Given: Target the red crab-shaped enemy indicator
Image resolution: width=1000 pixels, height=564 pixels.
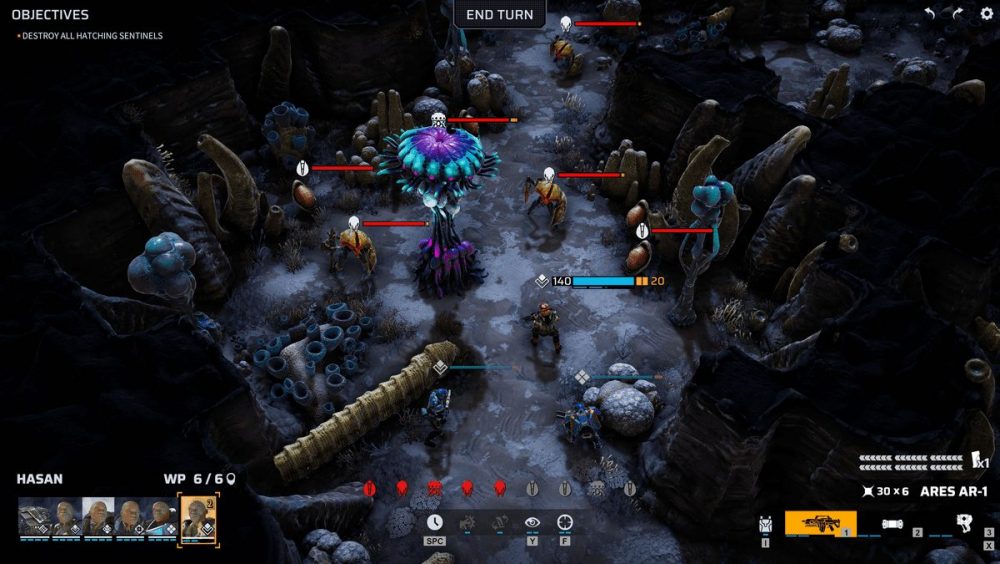Looking at the screenshot, I should tap(434, 489).
